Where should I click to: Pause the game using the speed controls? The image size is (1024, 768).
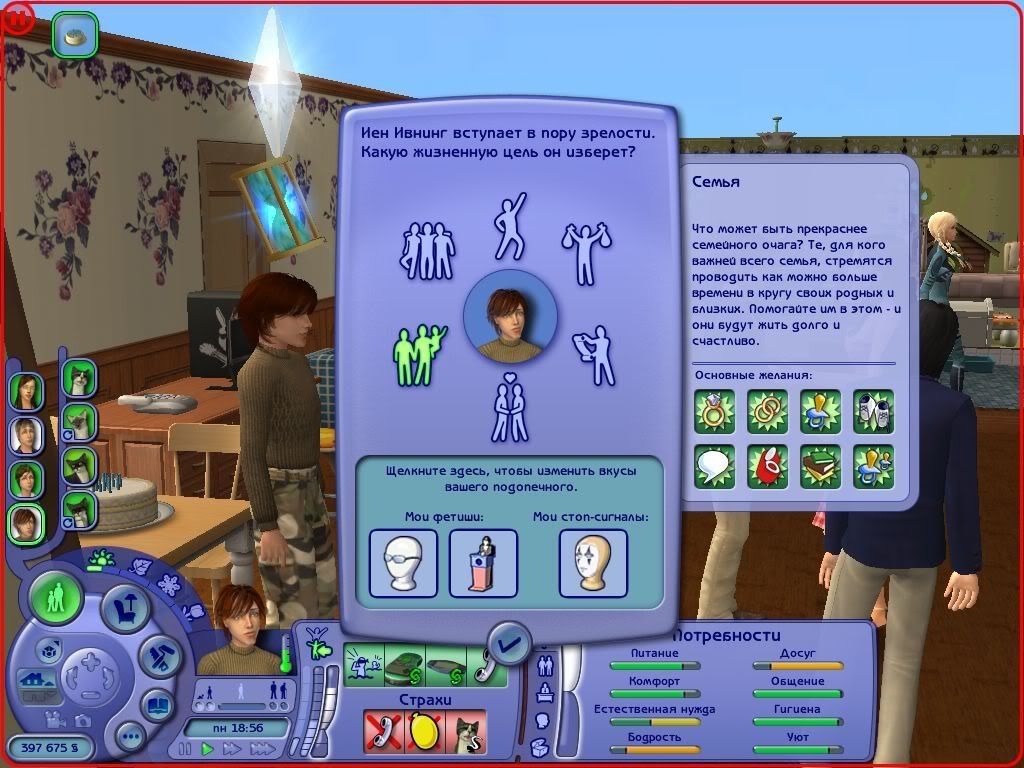click(x=185, y=748)
